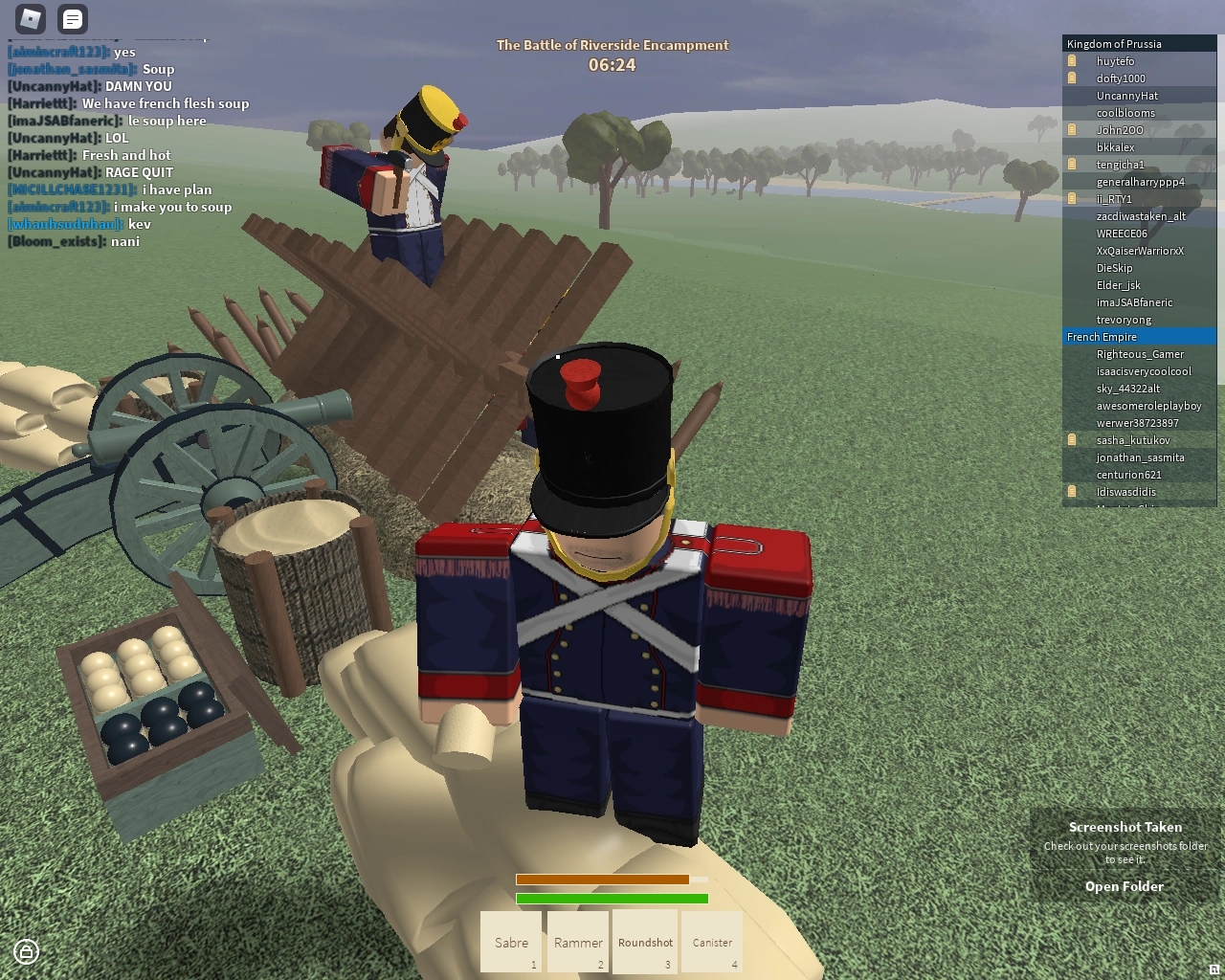
Task: Click the orange reload progress bar
Action: (602, 879)
